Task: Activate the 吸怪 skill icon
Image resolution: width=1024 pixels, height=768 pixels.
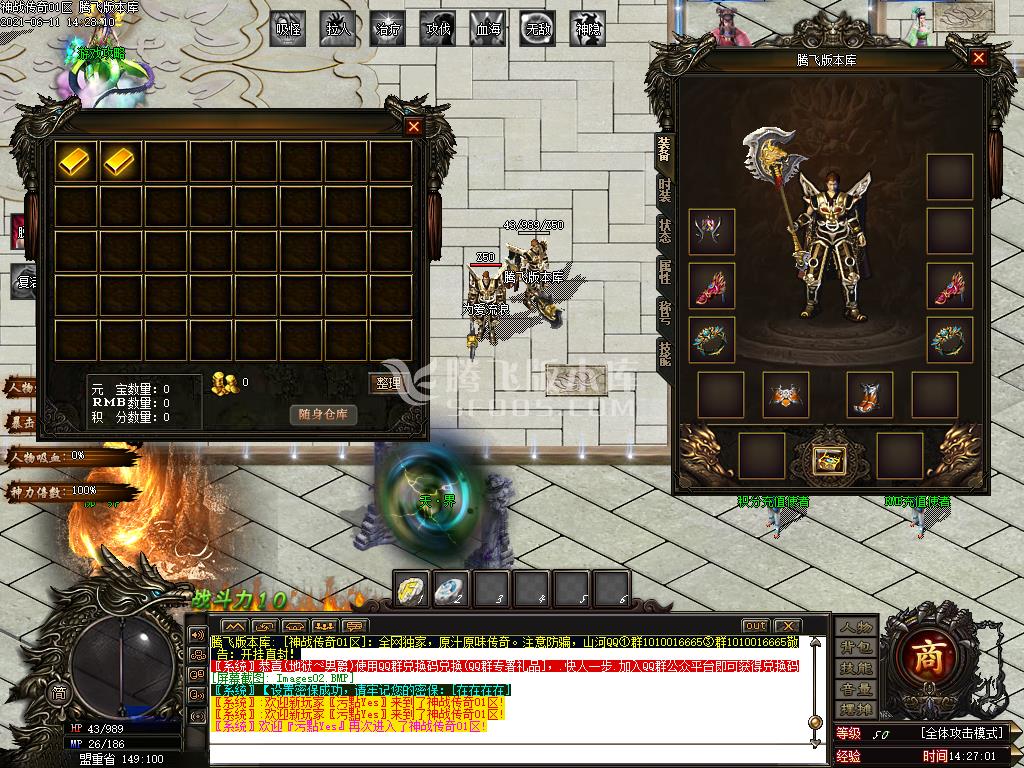Action: [x=289, y=29]
